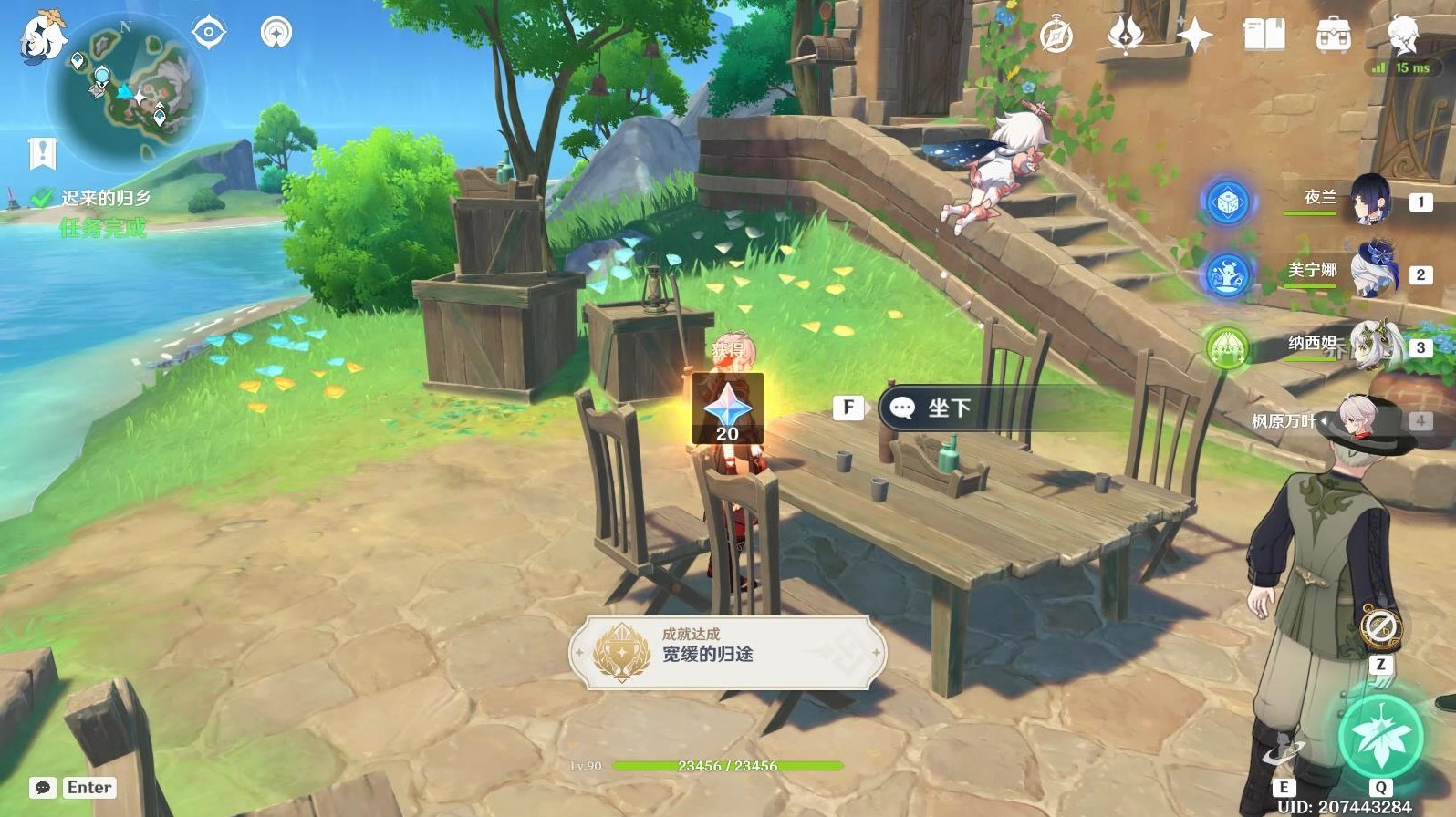Open the chat speech bubble button
The image size is (1456, 817).
click(43, 788)
